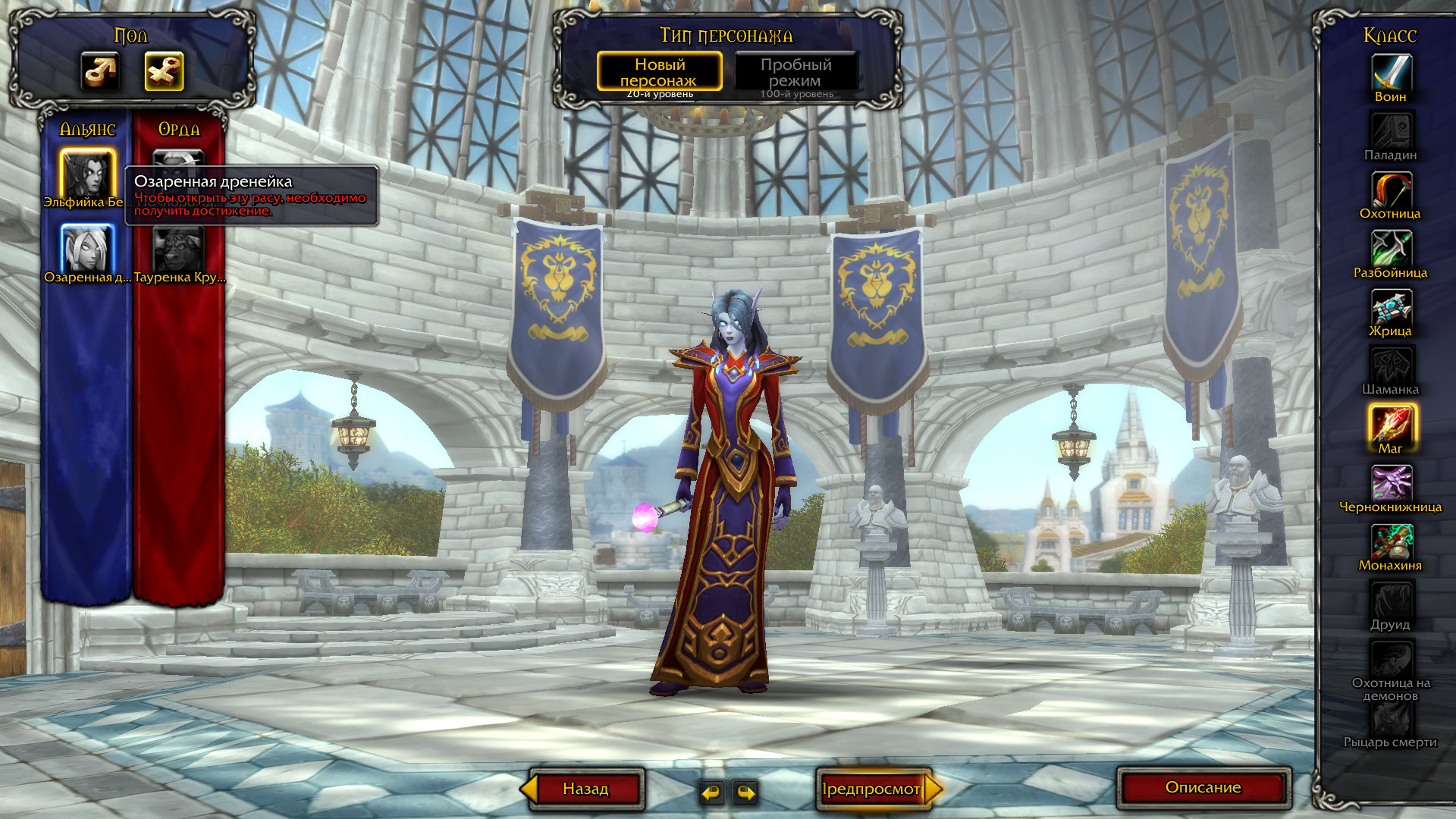Show the Описание description panel
The height and width of the screenshot is (819, 1456).
(1203, 788)
